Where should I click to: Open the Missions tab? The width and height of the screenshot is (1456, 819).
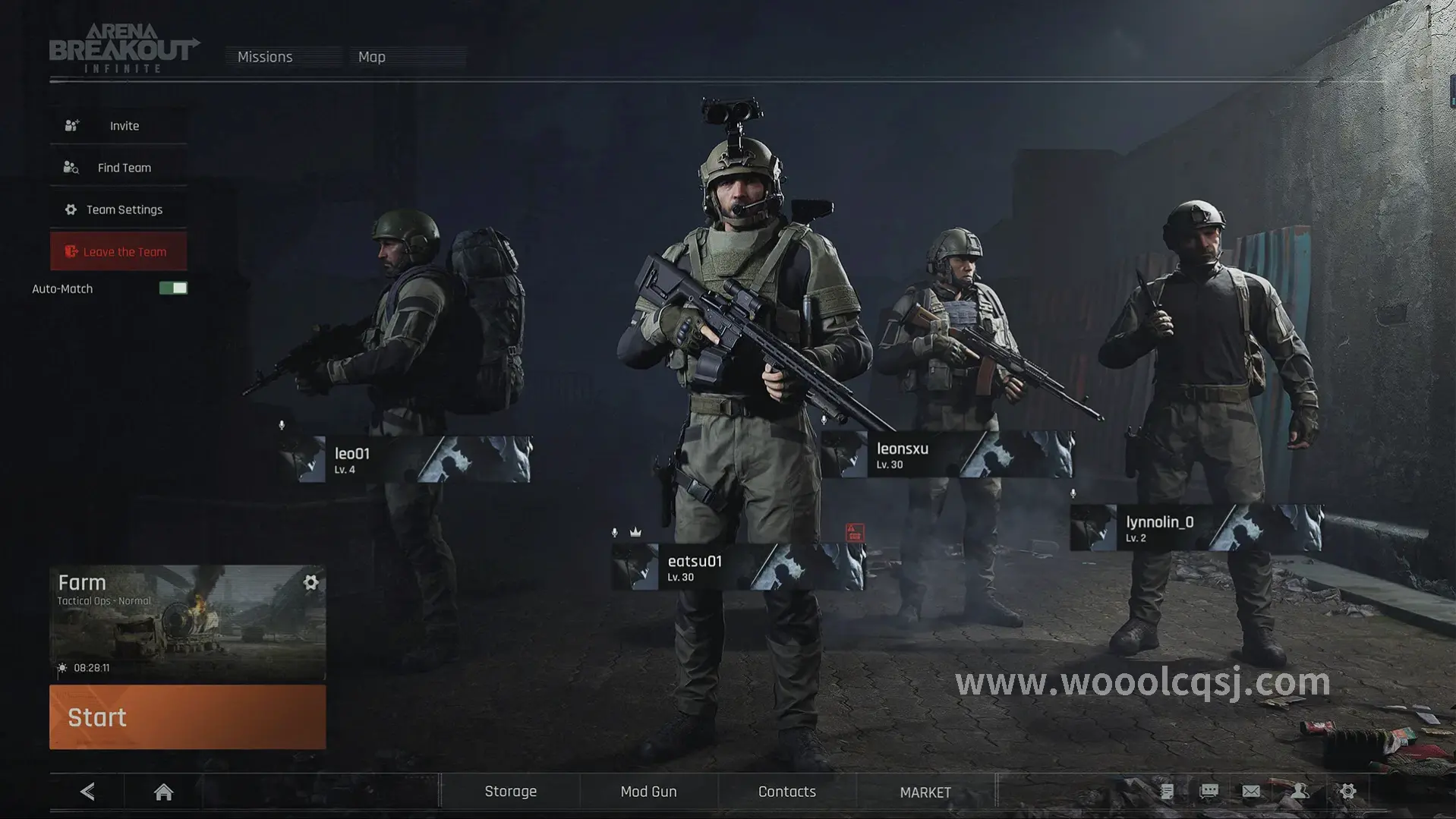[265, 57]
